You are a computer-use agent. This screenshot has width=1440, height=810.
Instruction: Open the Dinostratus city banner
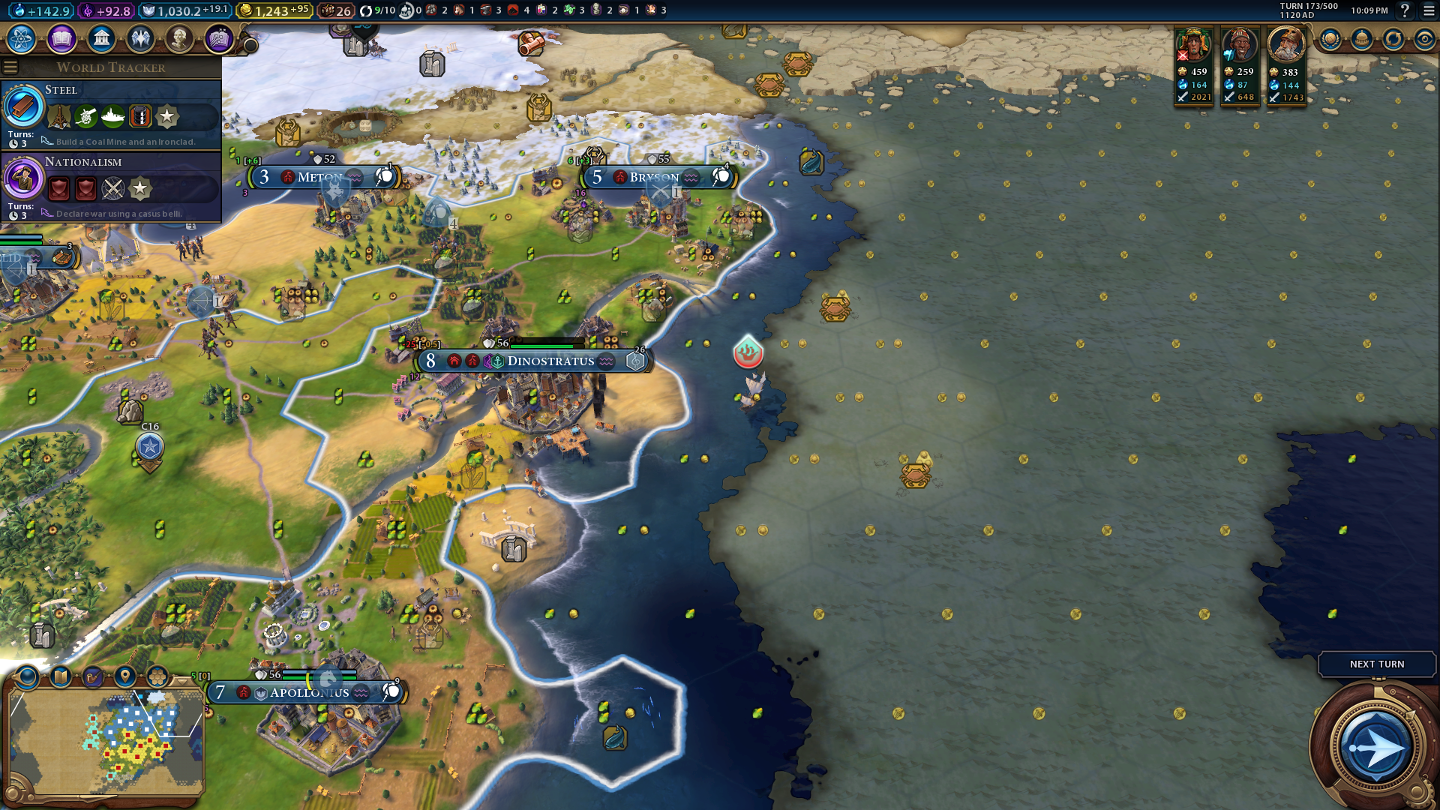tap(549, 361)
